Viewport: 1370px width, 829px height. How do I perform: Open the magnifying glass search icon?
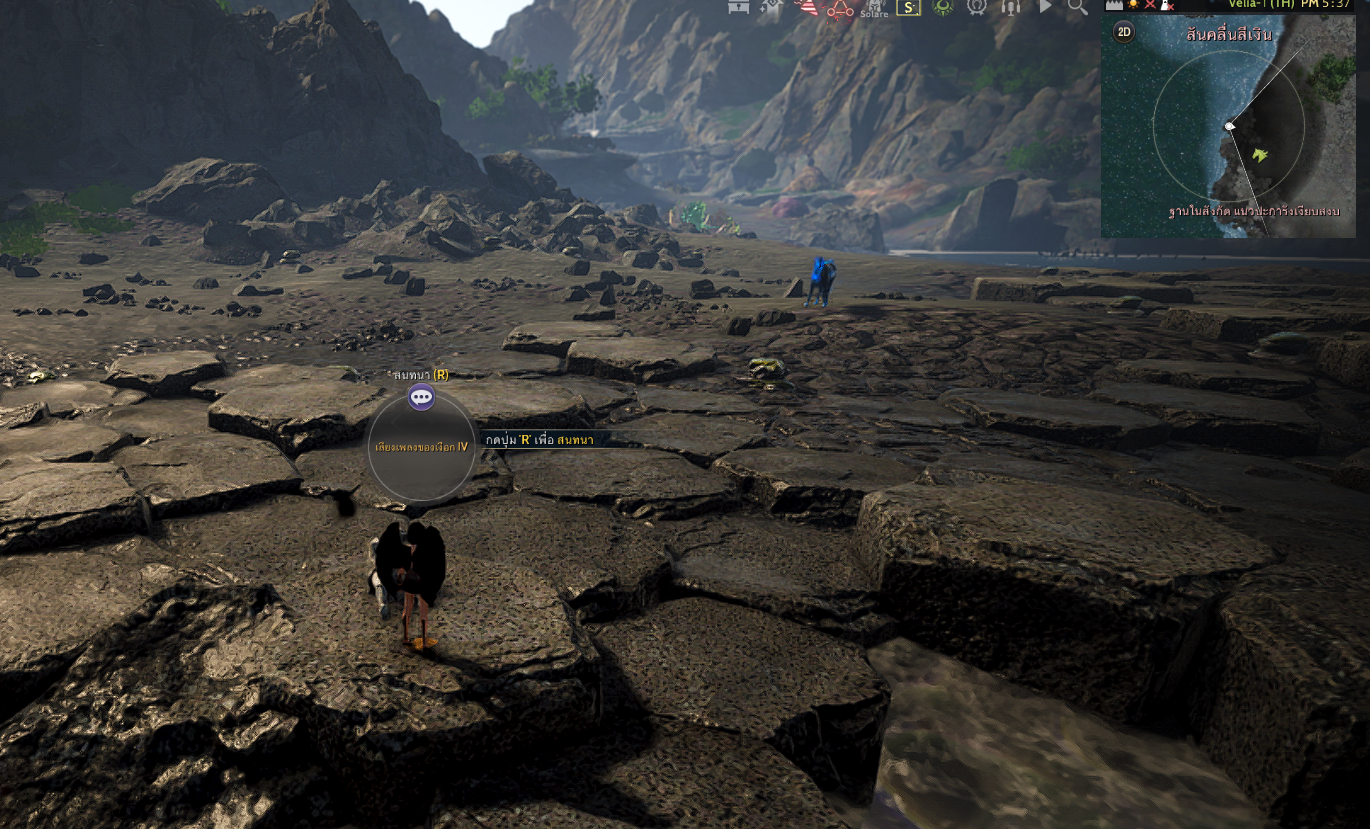point(1077,7)
